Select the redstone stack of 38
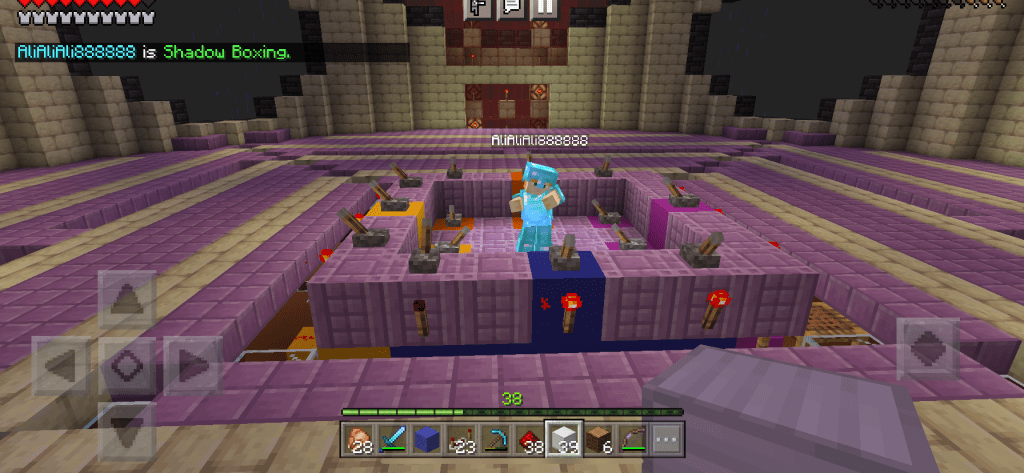This screenshot has width=1024, height=473. (528, 438)
